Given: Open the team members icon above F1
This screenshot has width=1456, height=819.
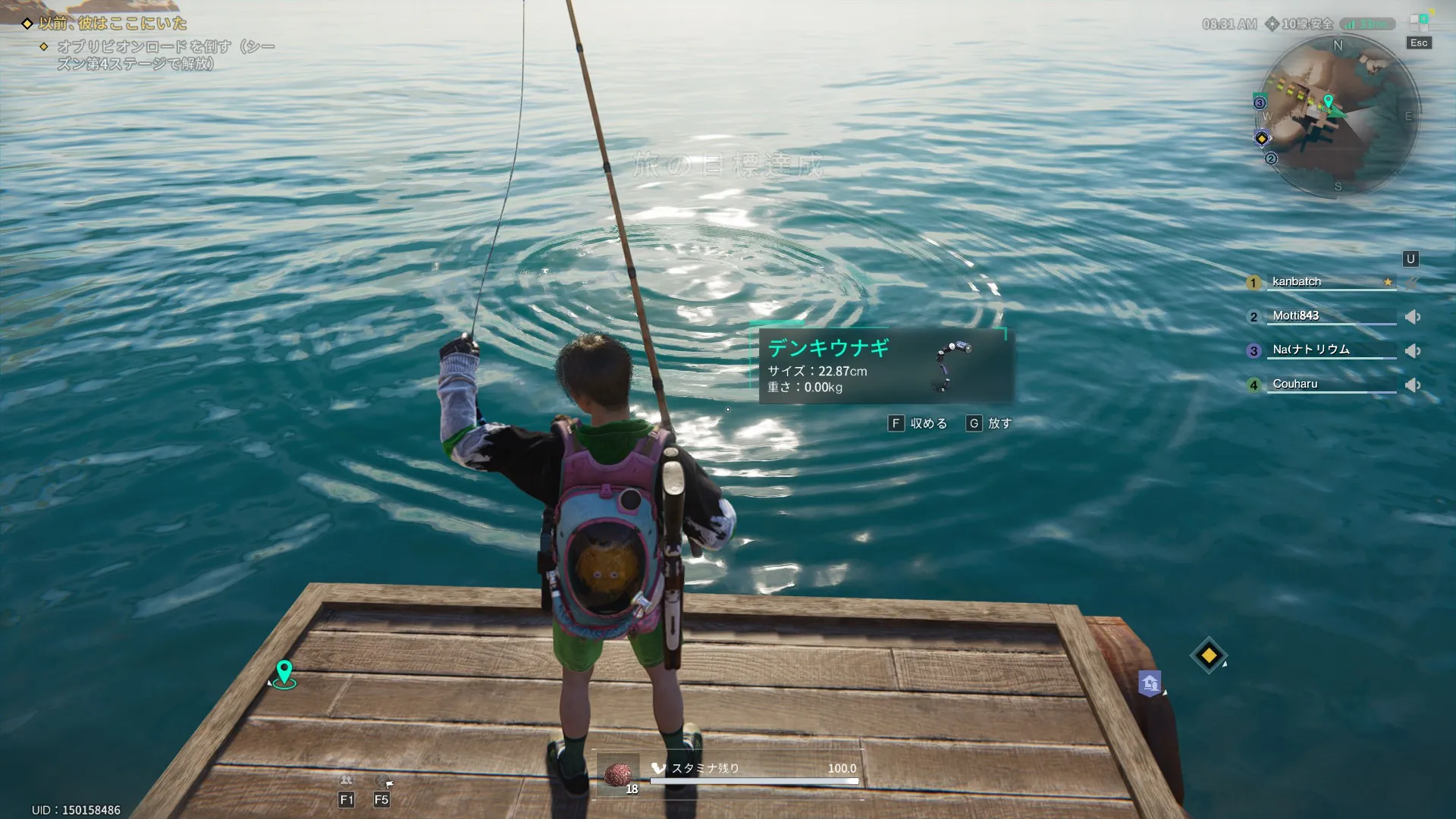Looking at the screenshot, I should tap(346, 780).
